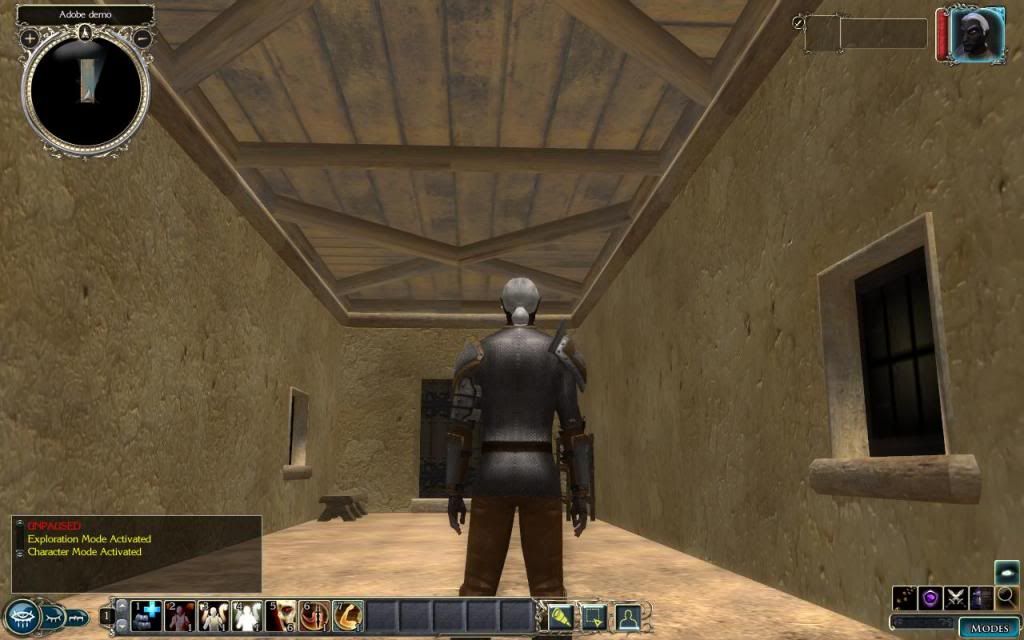Image resolution: width=1024 pixels, height=640 pixels.
Task: Activate the sword ability in hotbar slot 6
Action: [x=315, y=616]
